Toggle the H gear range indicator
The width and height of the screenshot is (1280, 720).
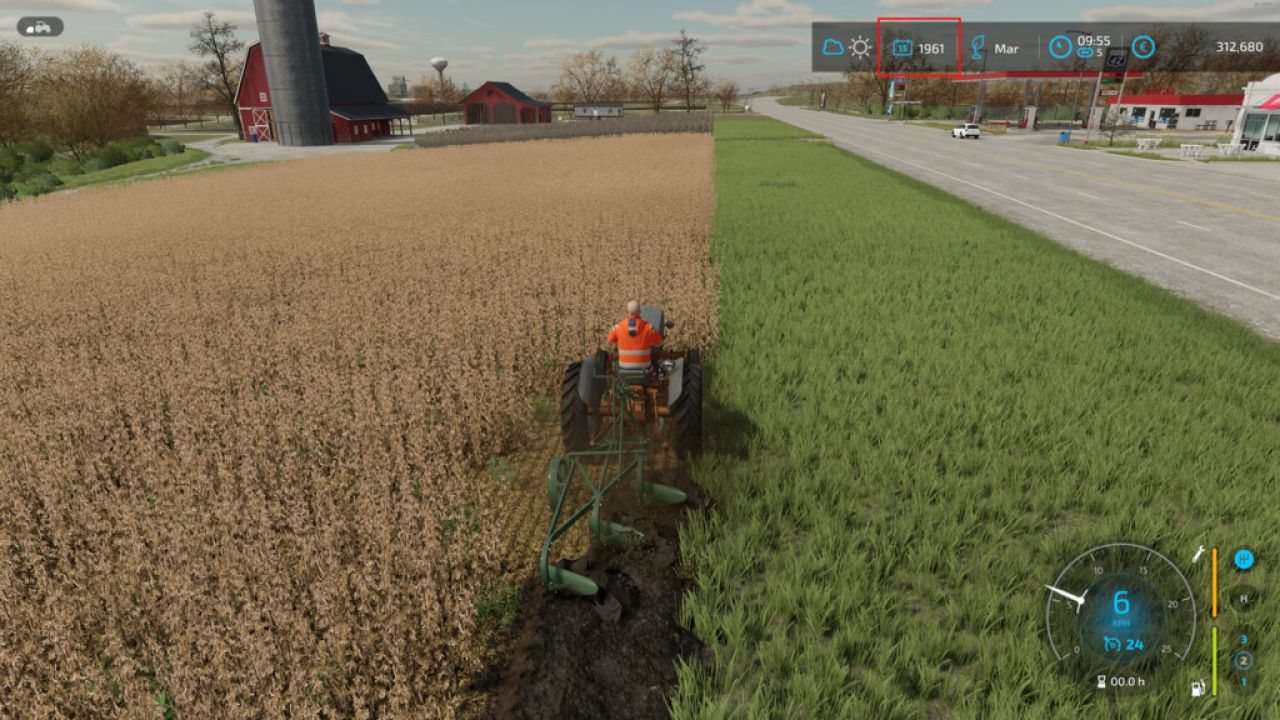click(1244, 599)
